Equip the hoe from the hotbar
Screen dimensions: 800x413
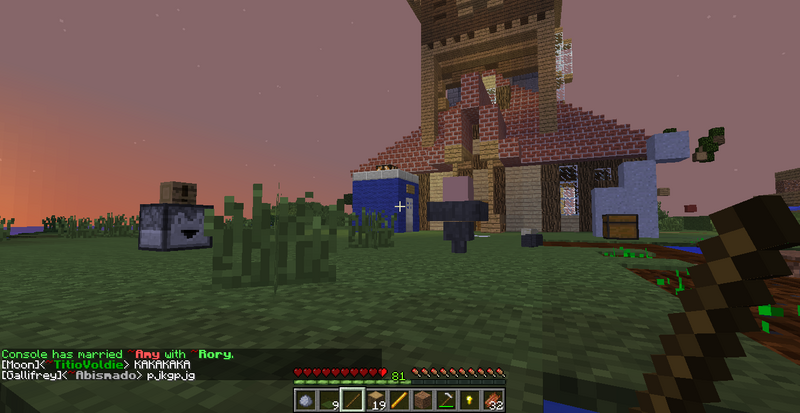[444, 400]
